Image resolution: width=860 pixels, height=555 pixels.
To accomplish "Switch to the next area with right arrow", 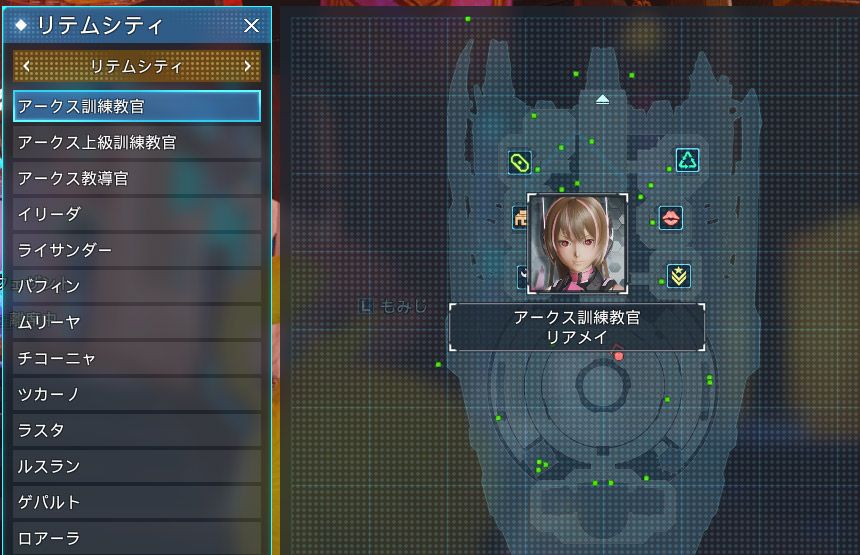I will point(248,67).
